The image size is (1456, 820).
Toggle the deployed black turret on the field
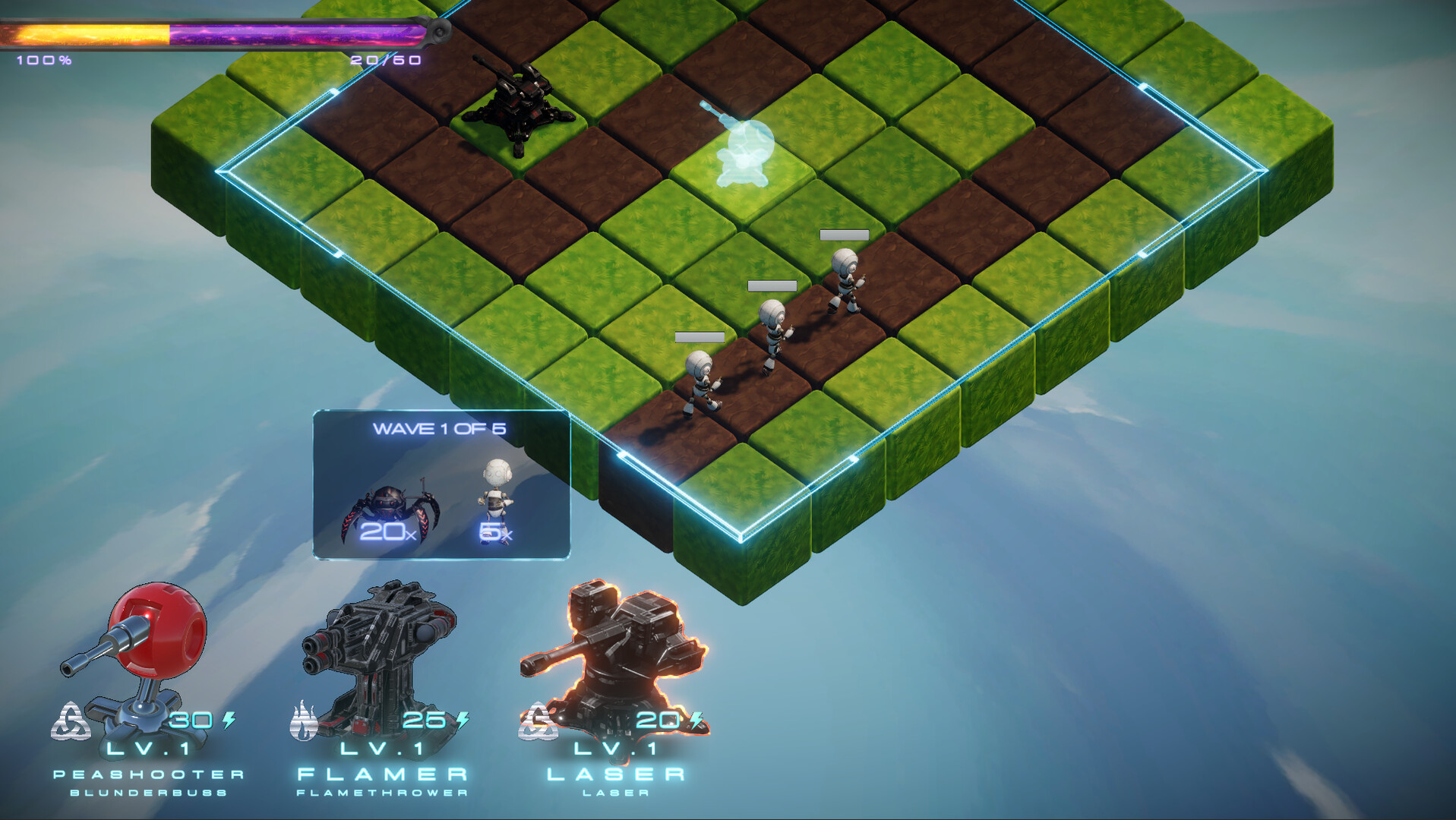[x=520, y=102]
